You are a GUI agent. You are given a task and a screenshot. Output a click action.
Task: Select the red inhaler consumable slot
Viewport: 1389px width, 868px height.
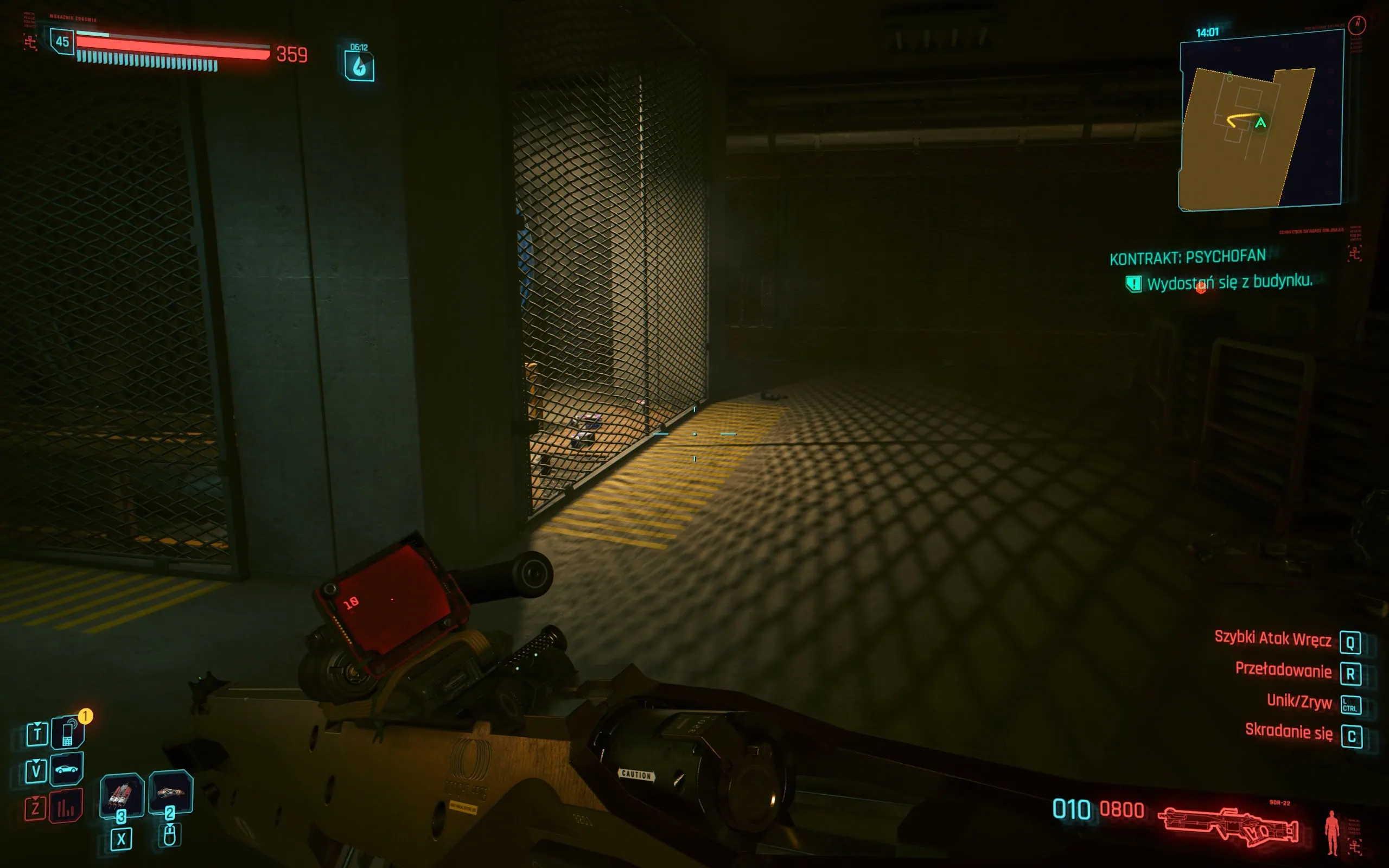[121, 795]
